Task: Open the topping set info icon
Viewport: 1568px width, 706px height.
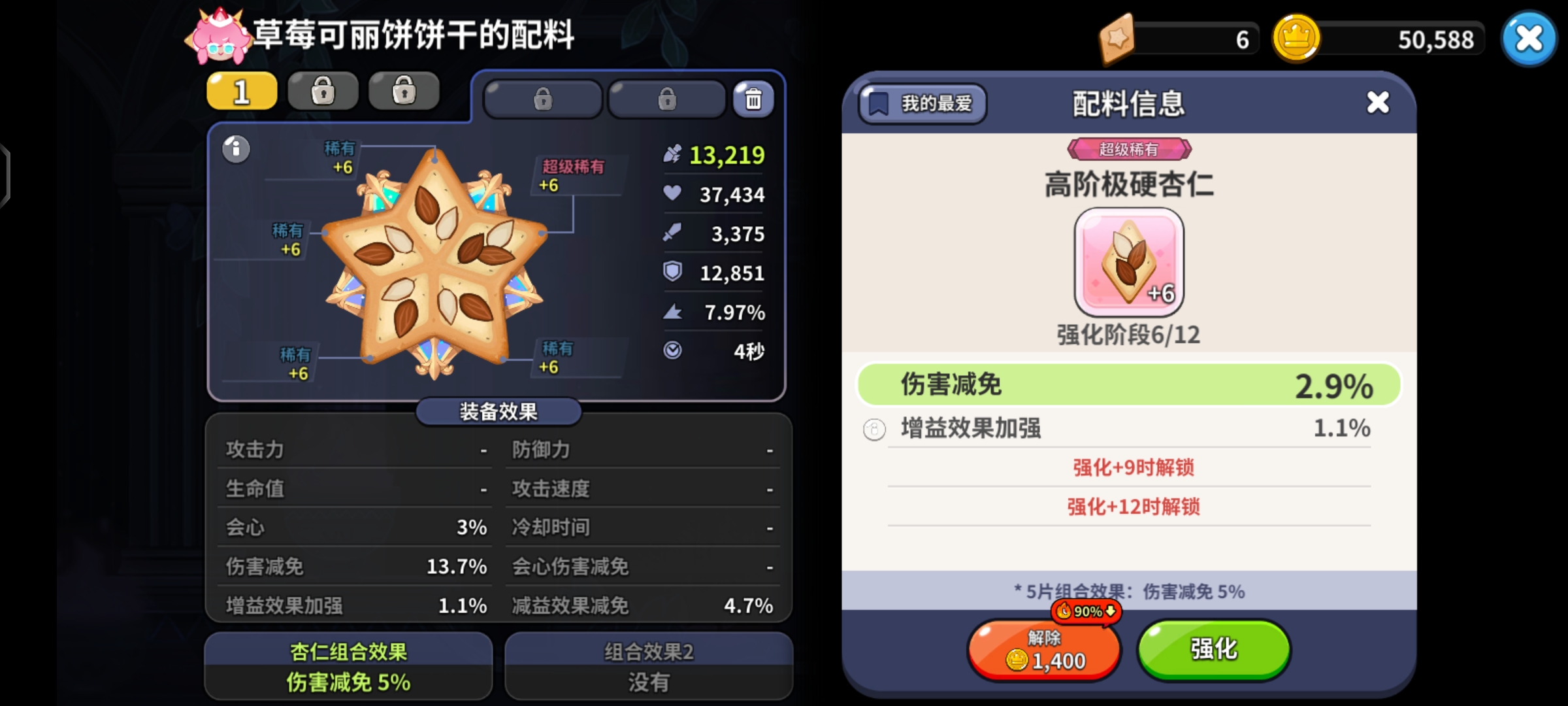Action: pyautogui.click(x=235, y=149)
